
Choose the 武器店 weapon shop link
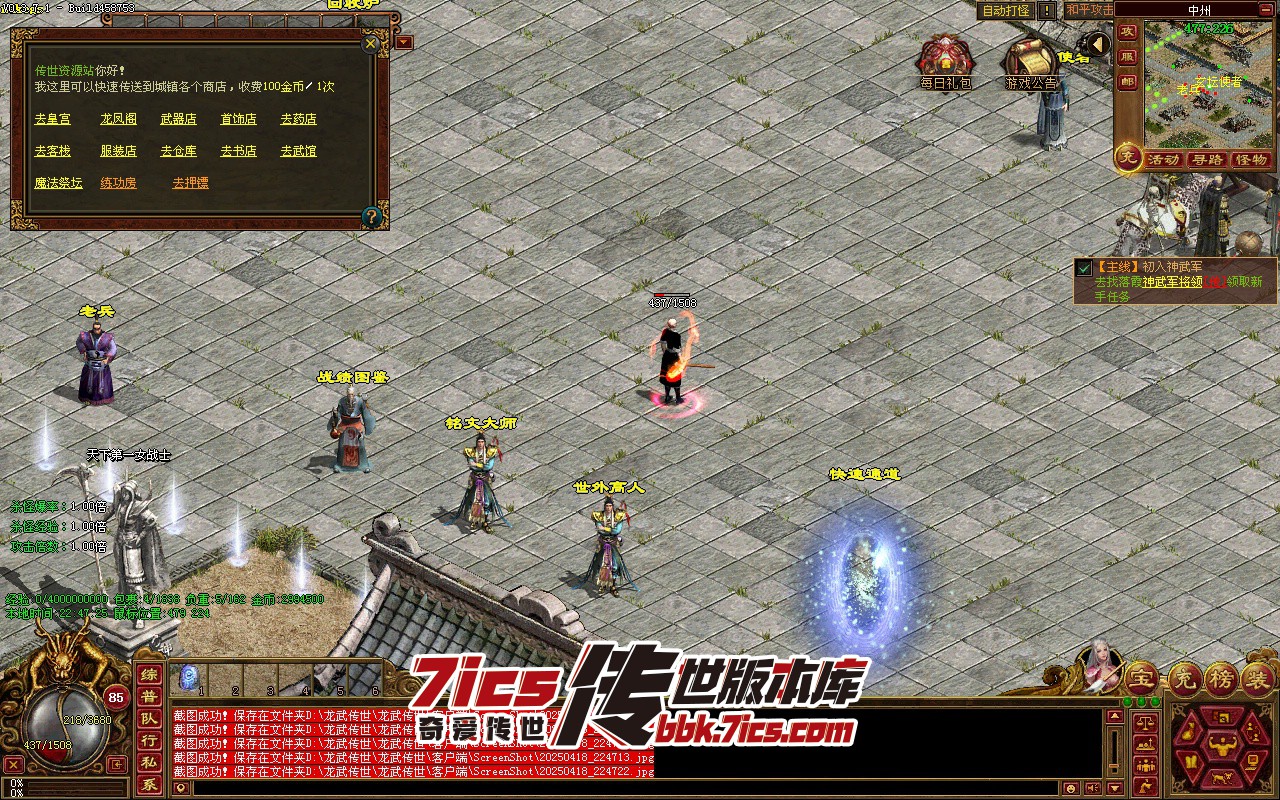coord(178,119)
